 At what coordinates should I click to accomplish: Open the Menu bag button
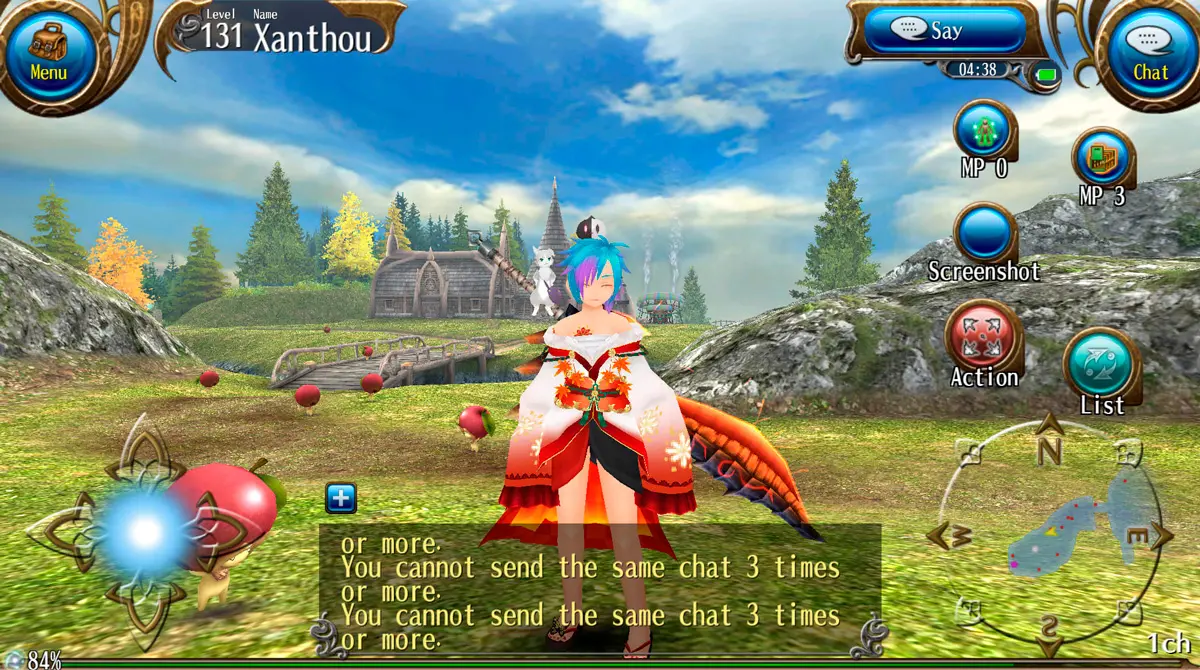pyautogui.click(x=48, y=50)
